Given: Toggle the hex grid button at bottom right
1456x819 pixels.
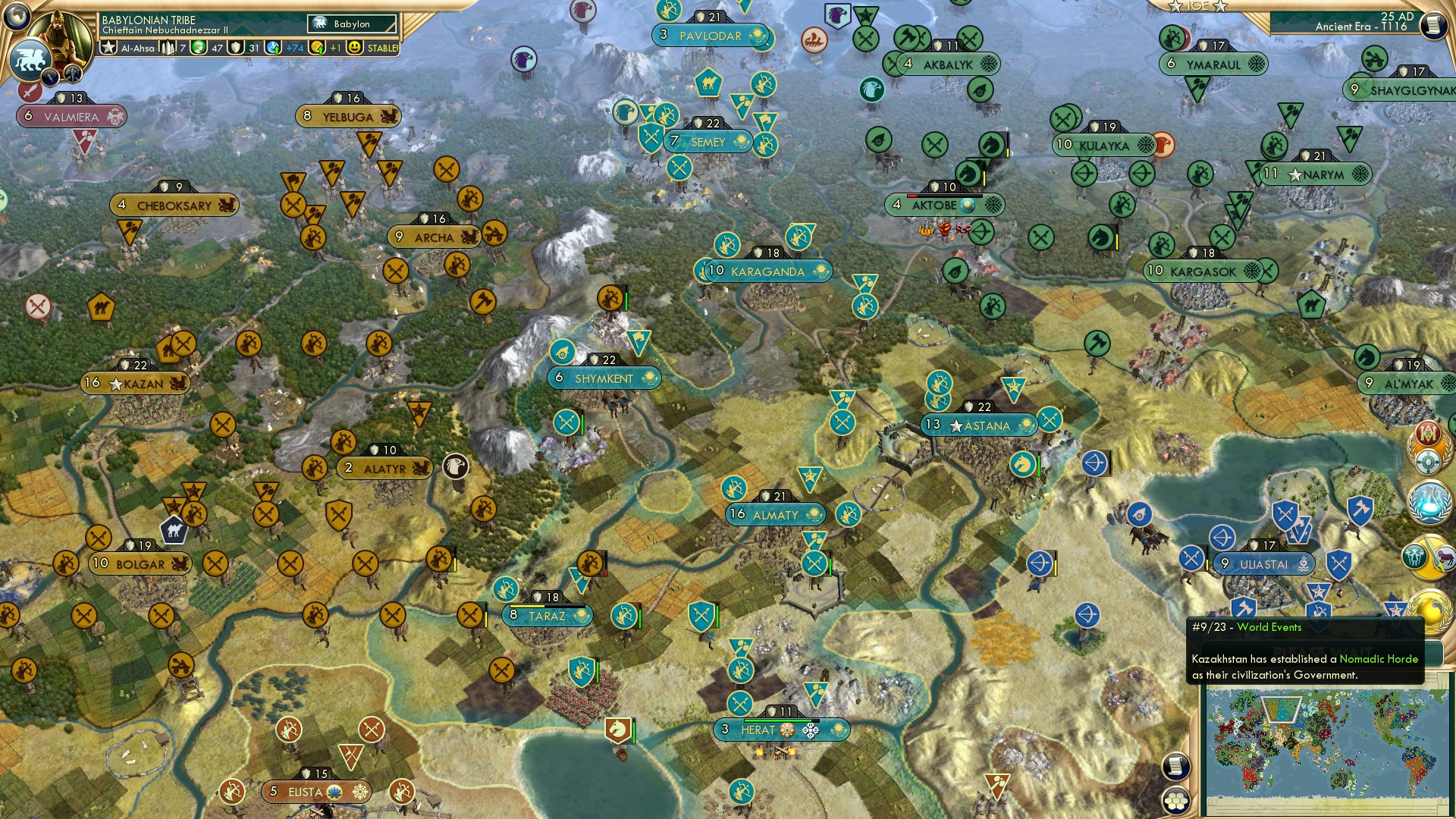Looking at the screenshot, I should 1177,802.
